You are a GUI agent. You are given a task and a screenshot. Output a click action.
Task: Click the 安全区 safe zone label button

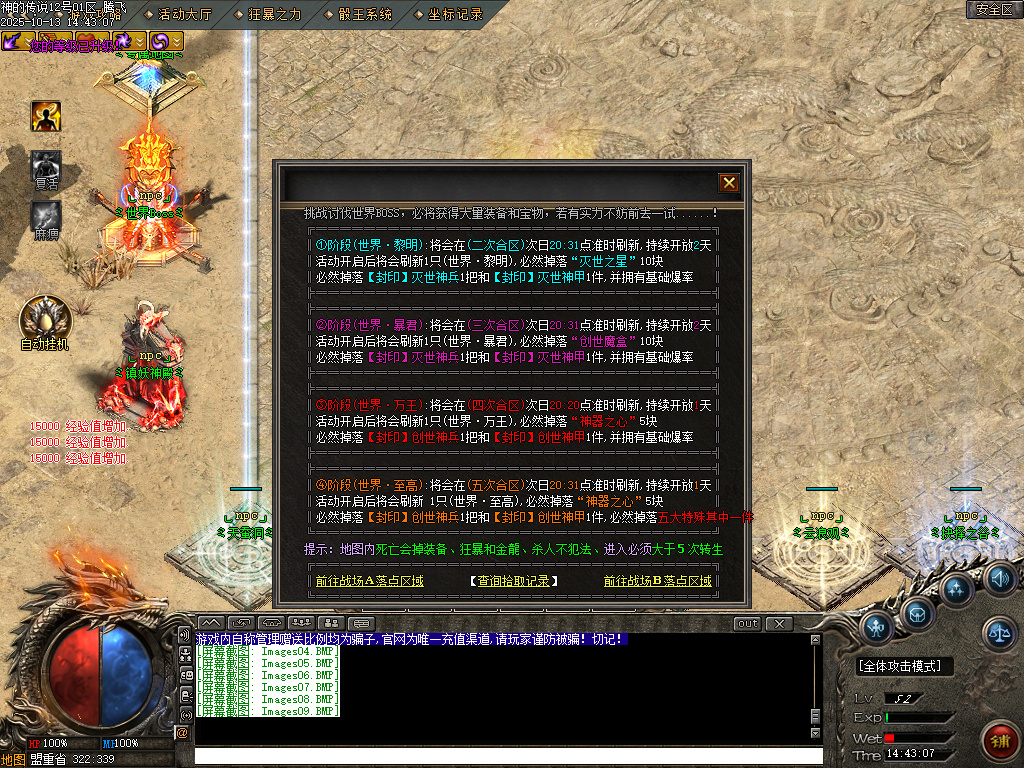click(x=994, y=10)
